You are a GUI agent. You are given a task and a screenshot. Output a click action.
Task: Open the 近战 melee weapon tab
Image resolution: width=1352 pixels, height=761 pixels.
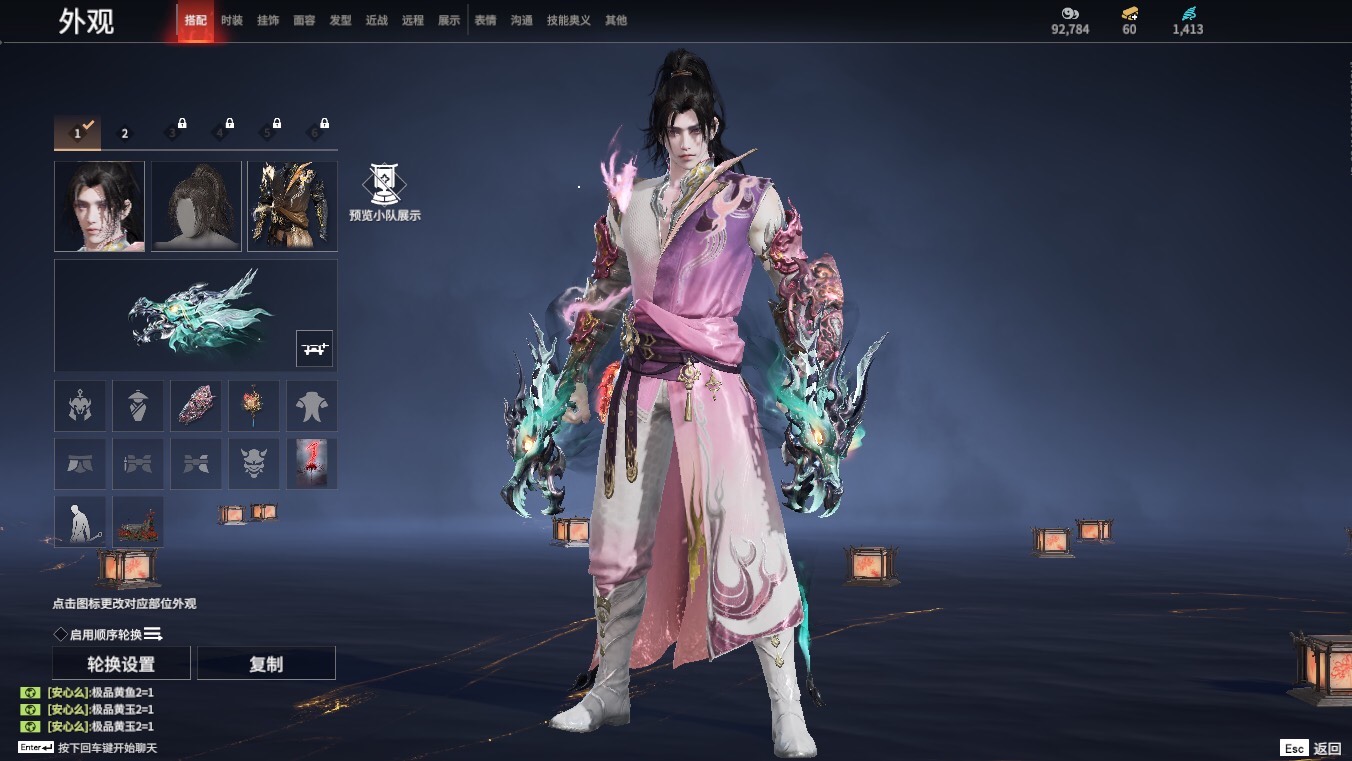[376, 20]
